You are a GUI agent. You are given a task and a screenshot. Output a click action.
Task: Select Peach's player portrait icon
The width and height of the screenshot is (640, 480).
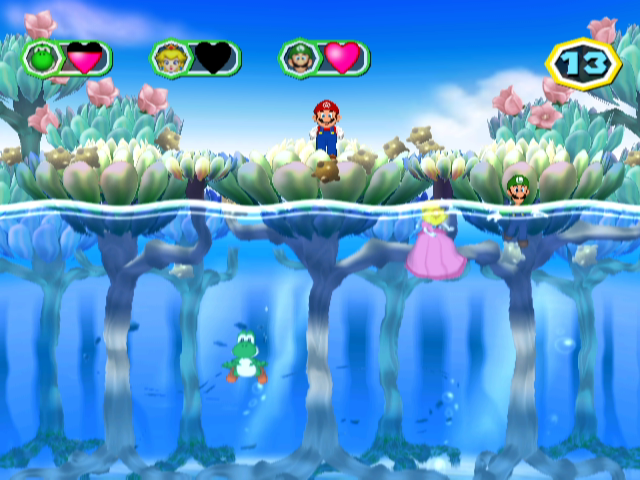click(x=168, y=58)
